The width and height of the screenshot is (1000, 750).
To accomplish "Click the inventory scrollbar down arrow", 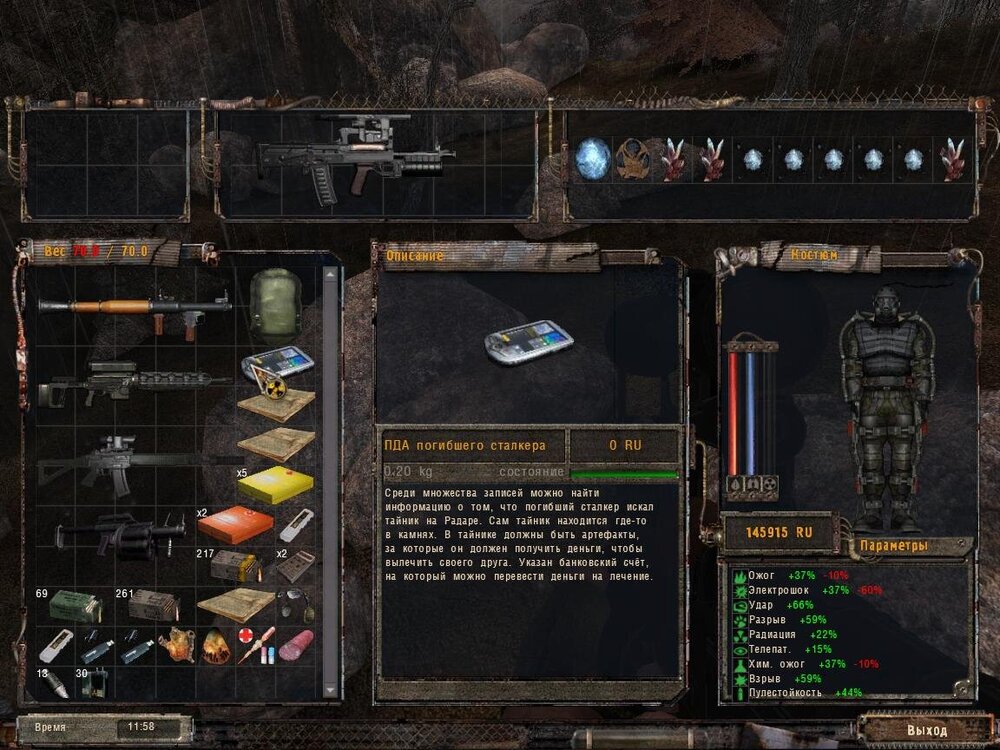I will coord(330,692).
